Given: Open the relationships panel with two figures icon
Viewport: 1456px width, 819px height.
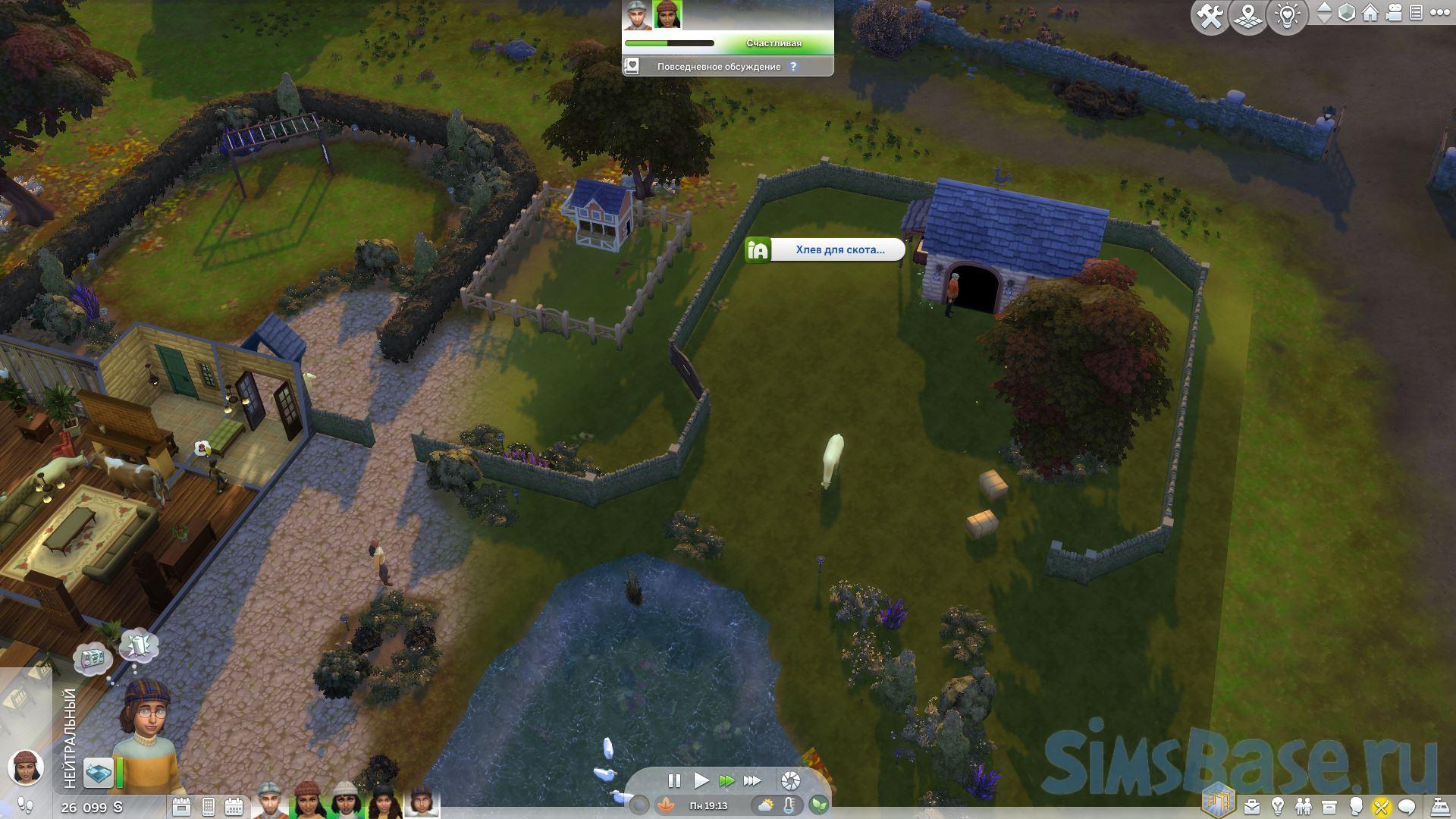Looking at the screenshot, I should point(1303,806).
